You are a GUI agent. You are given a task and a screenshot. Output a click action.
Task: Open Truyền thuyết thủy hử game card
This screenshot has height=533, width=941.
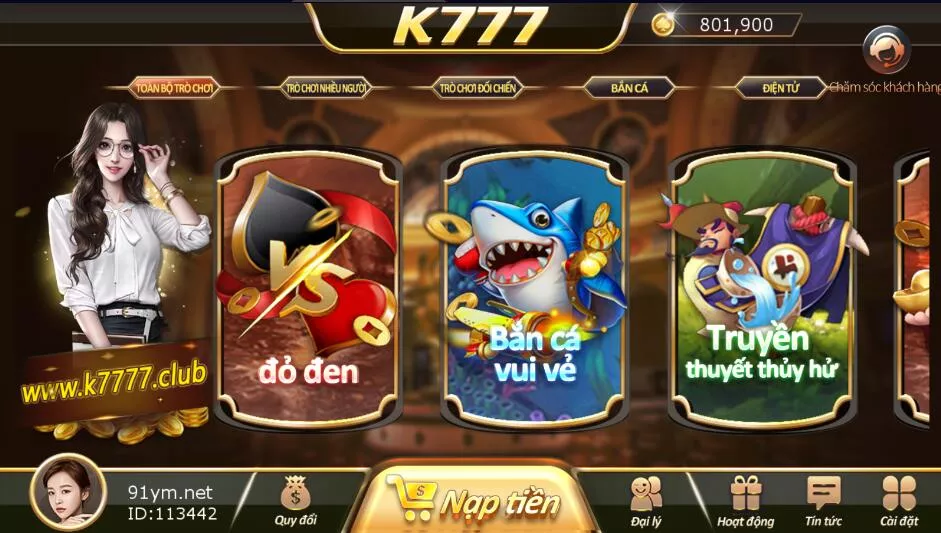pos(762,290)
